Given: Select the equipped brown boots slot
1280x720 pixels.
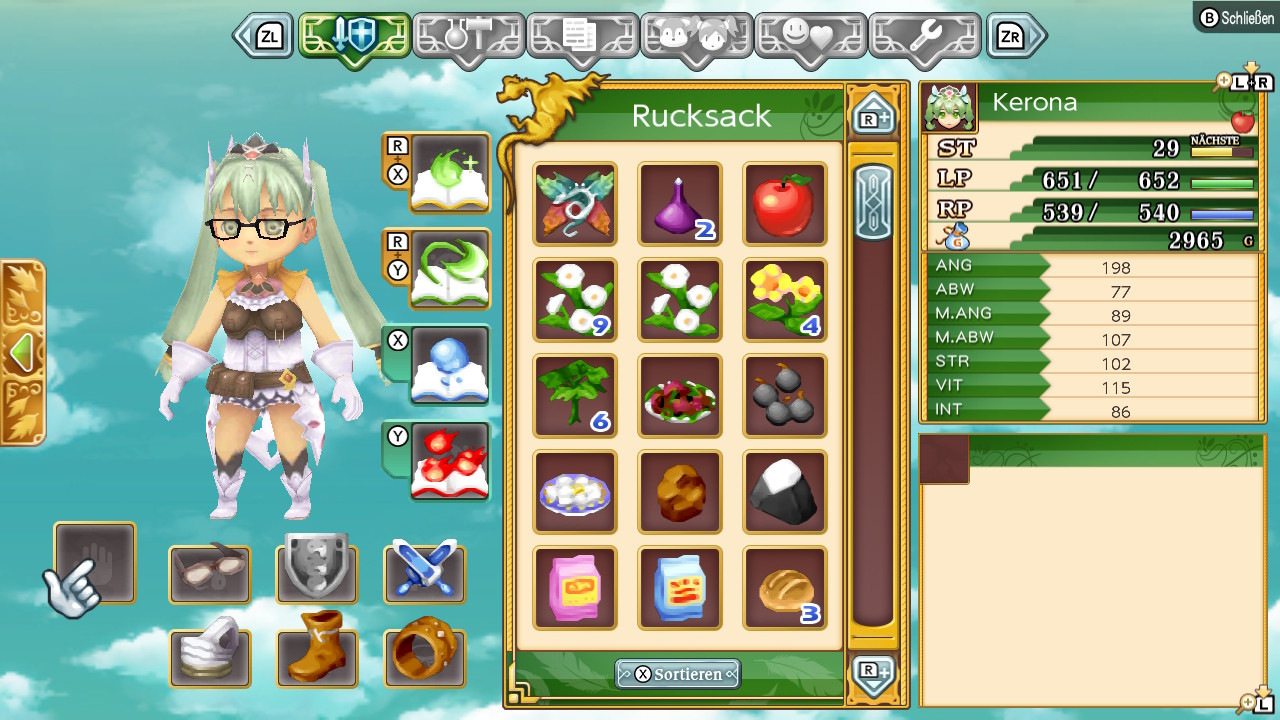Looking at the screenshot, I should coord(317,657).
